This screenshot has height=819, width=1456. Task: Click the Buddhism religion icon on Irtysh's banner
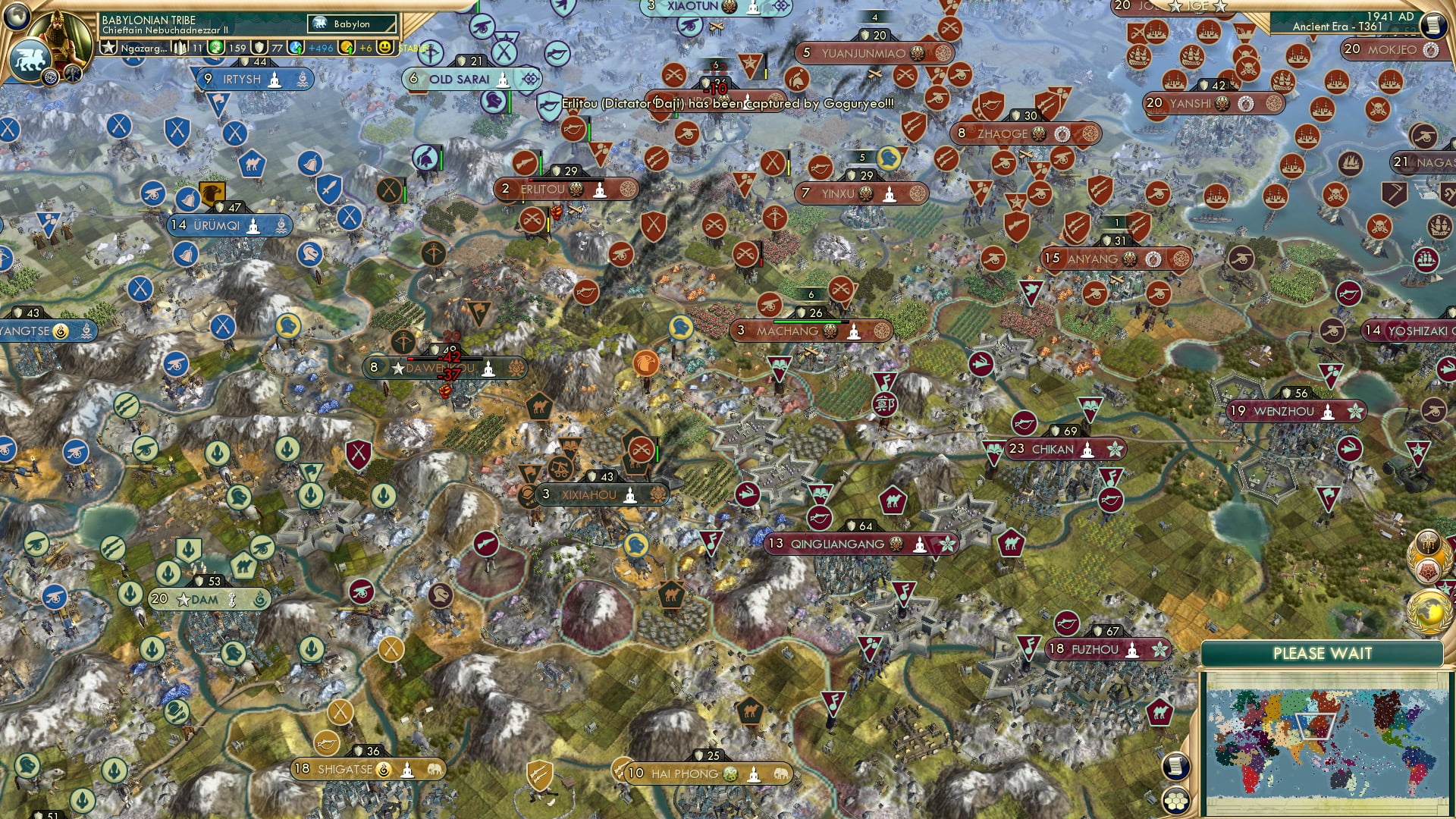(275, 80)
